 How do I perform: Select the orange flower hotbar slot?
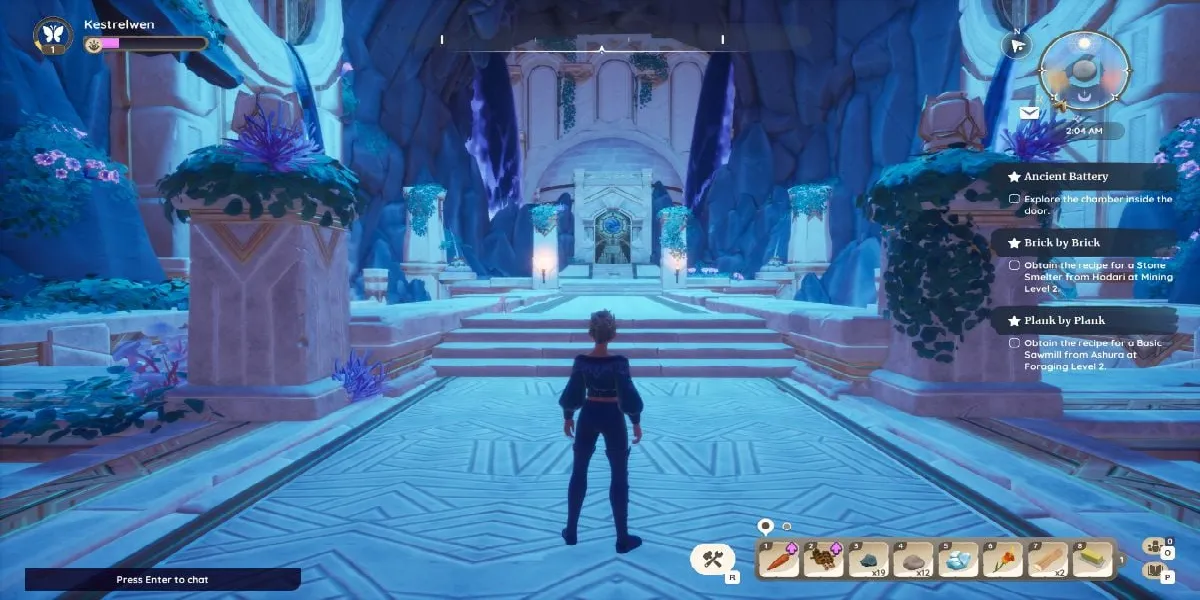(x=1003, y=561)
